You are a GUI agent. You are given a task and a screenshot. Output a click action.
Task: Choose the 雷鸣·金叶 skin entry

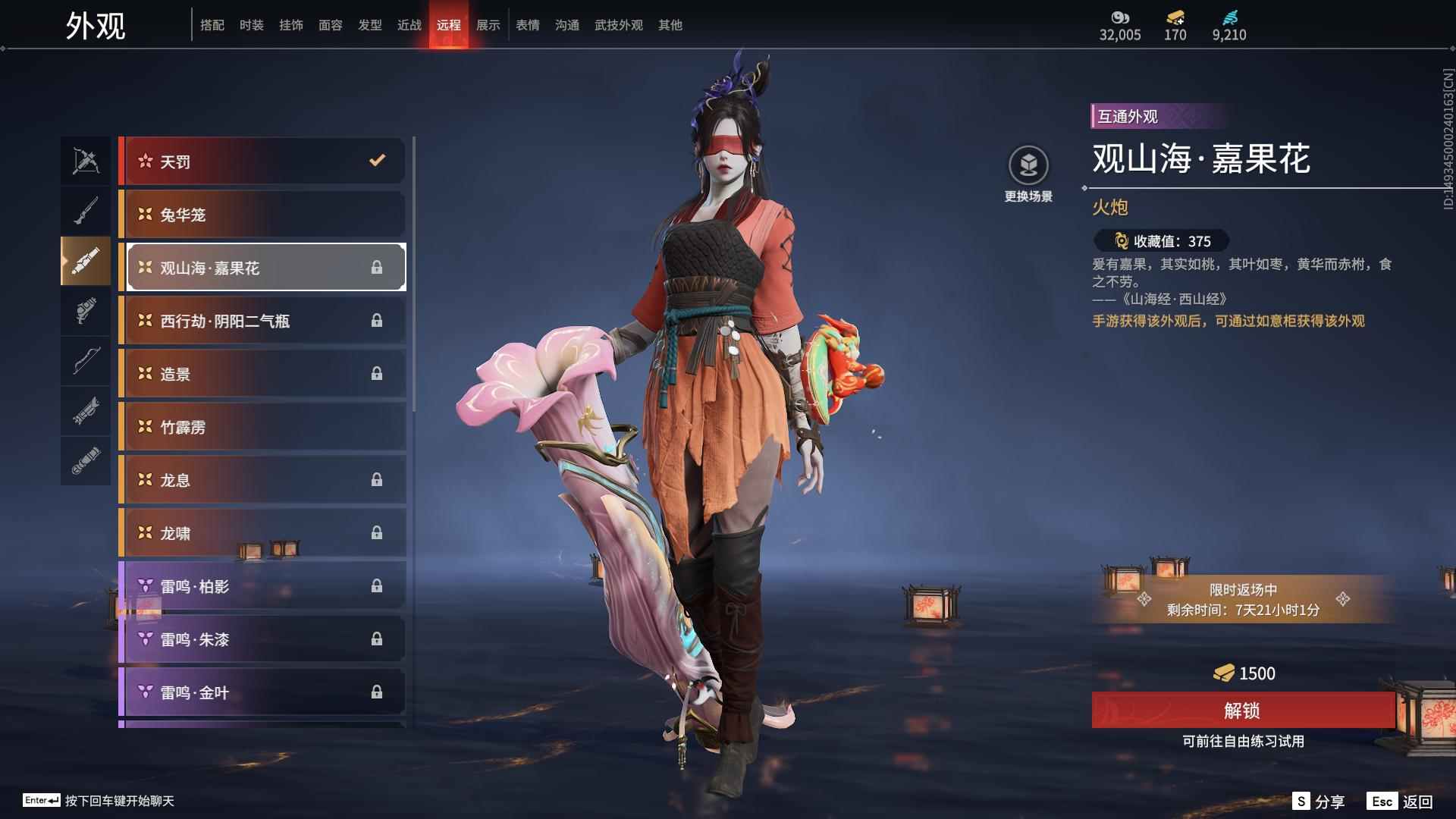tap(262, 692)
